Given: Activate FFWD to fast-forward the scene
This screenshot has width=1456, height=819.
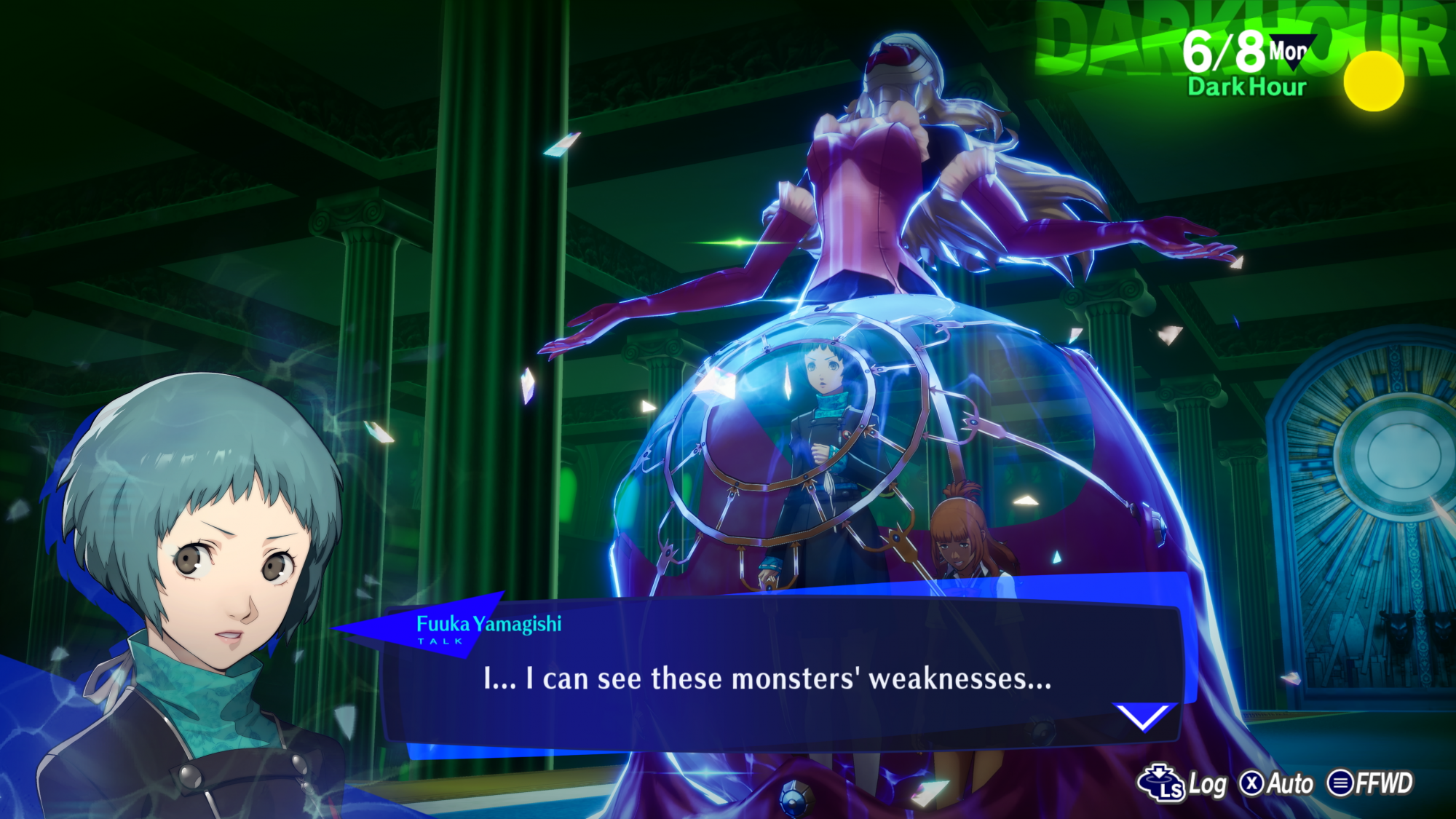Looking at the screenshot, I should pyautogui.click(x=1370, y=783).
